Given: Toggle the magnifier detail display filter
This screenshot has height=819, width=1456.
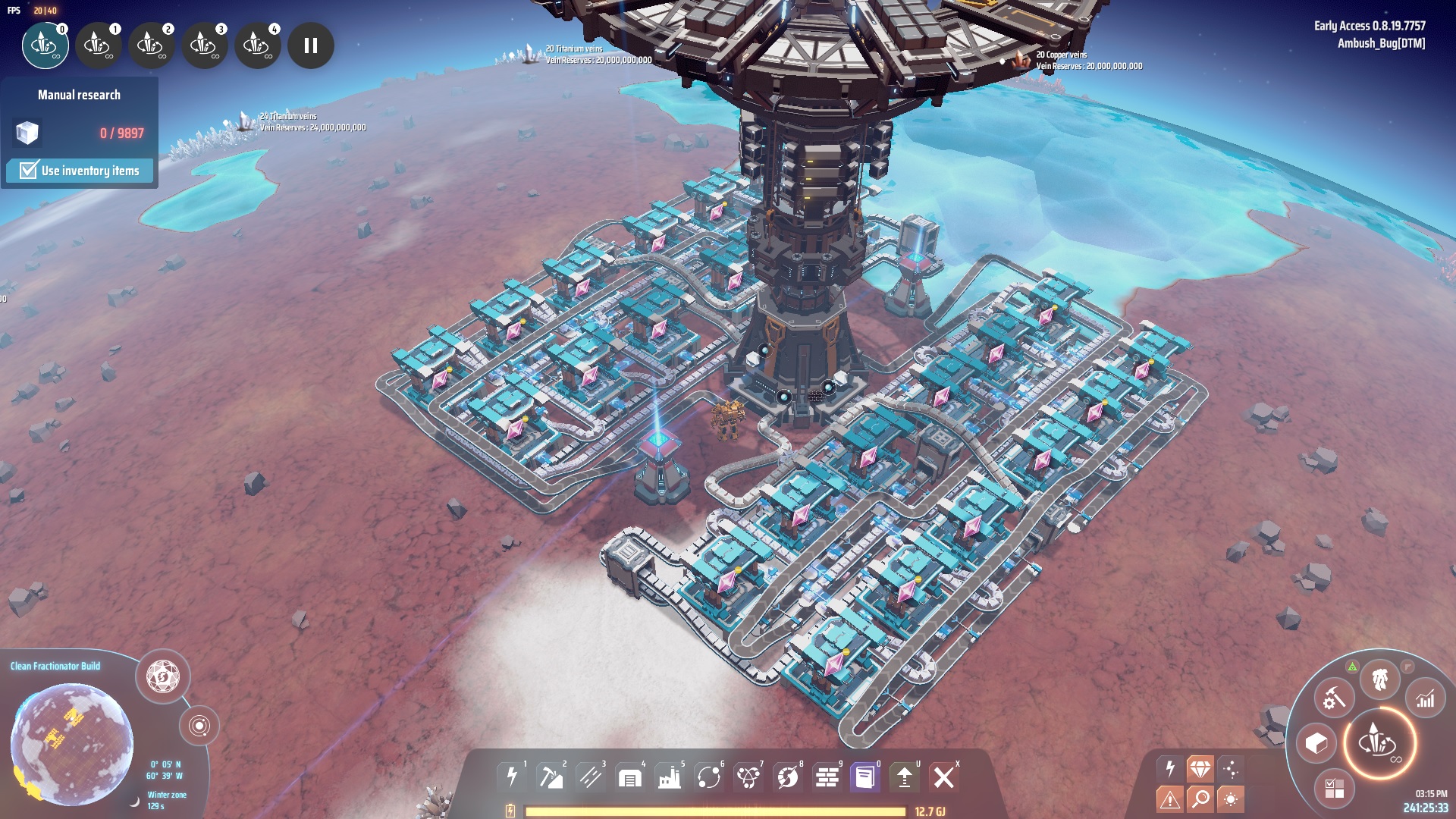Looking at the screenshot, I should coord(1200,798).
